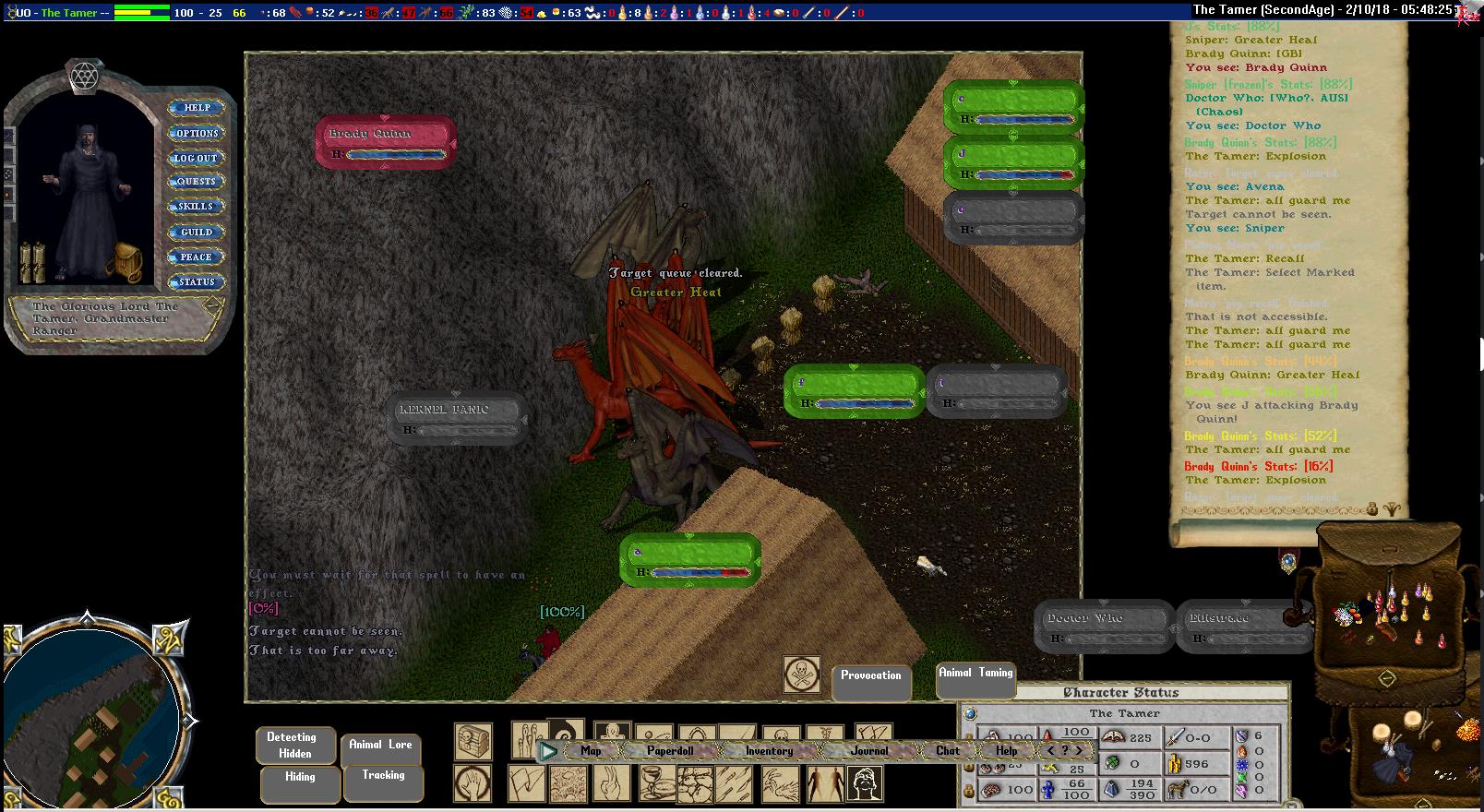Use the Animal Lore skill
Screen dimensions: 1484x812
point(380,748)
